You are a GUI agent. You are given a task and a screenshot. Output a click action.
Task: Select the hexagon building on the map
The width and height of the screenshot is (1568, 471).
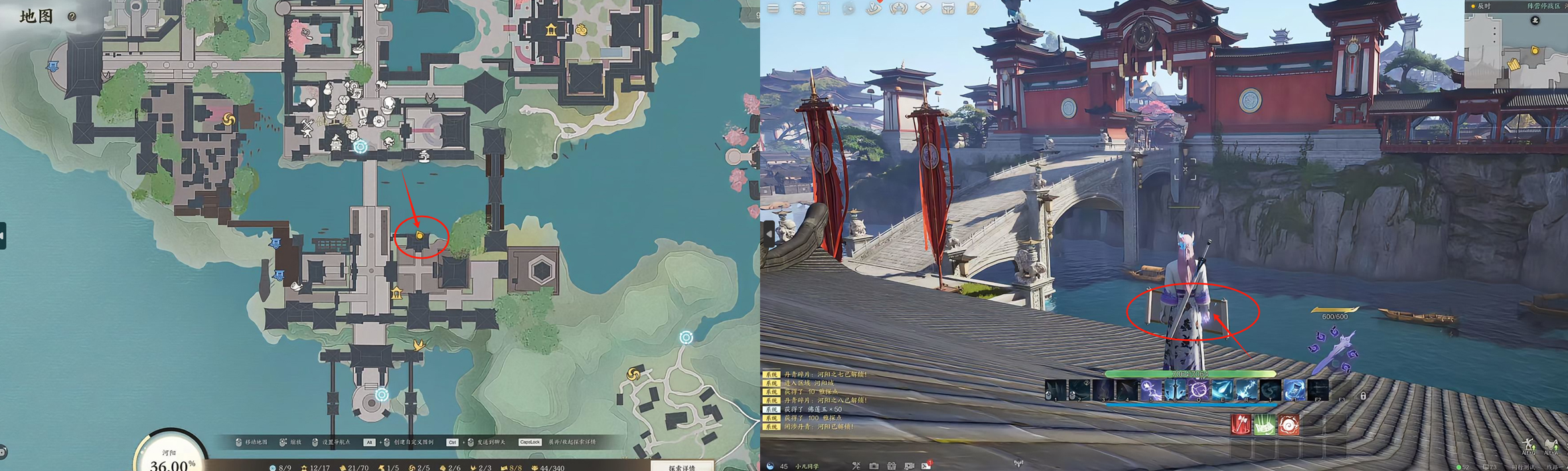coord(541,271)
